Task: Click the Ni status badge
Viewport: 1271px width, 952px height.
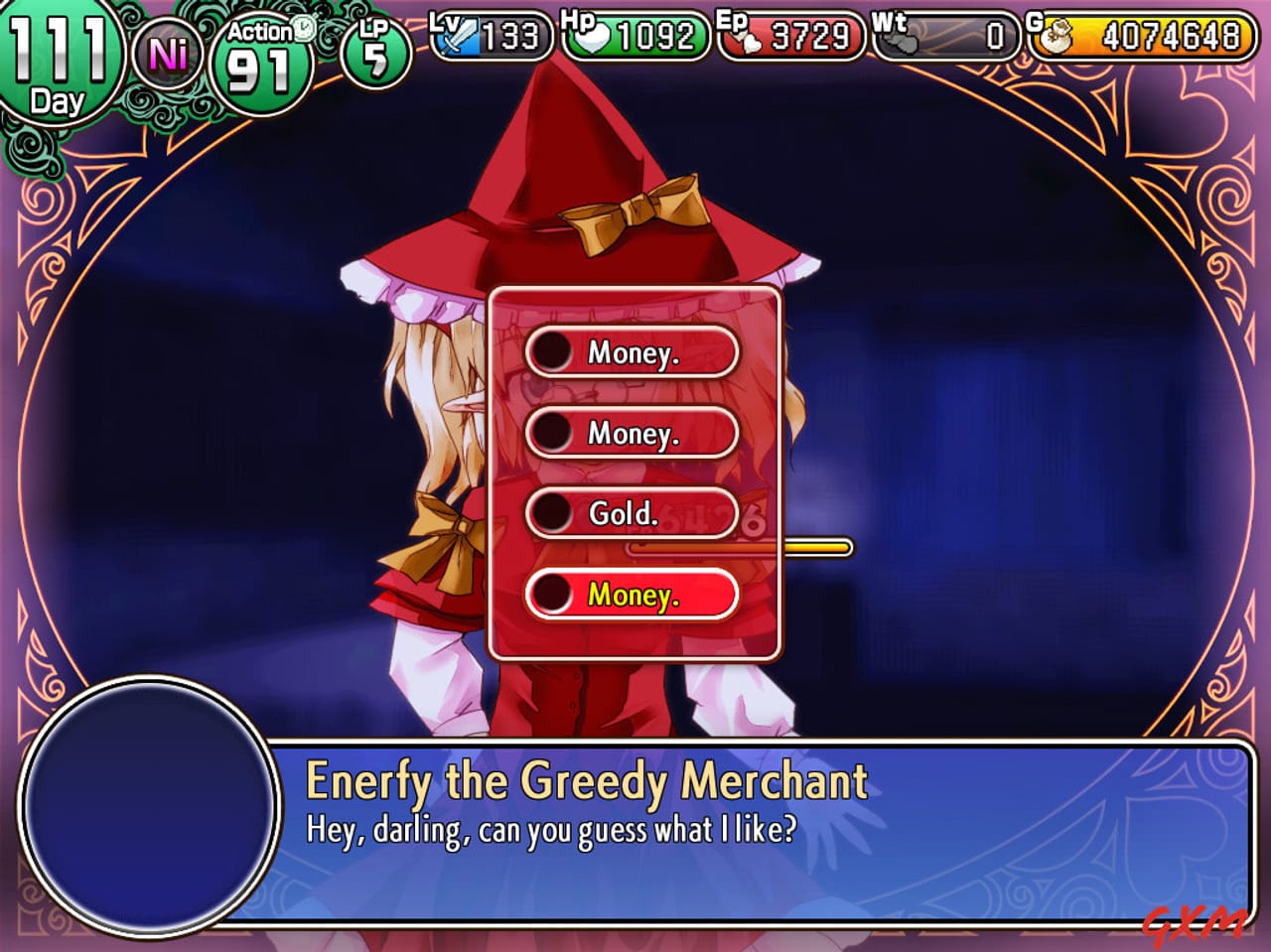Action: (171, 50)
